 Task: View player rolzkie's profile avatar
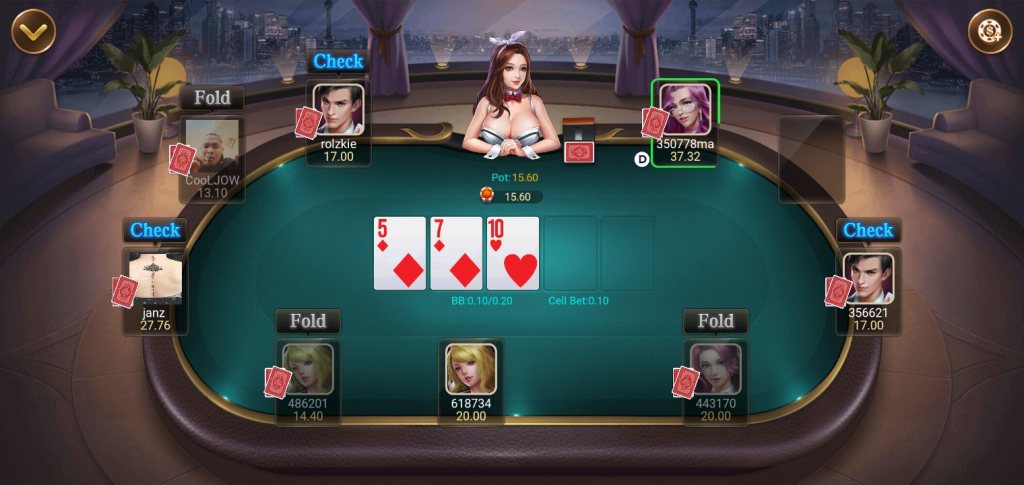338,109
